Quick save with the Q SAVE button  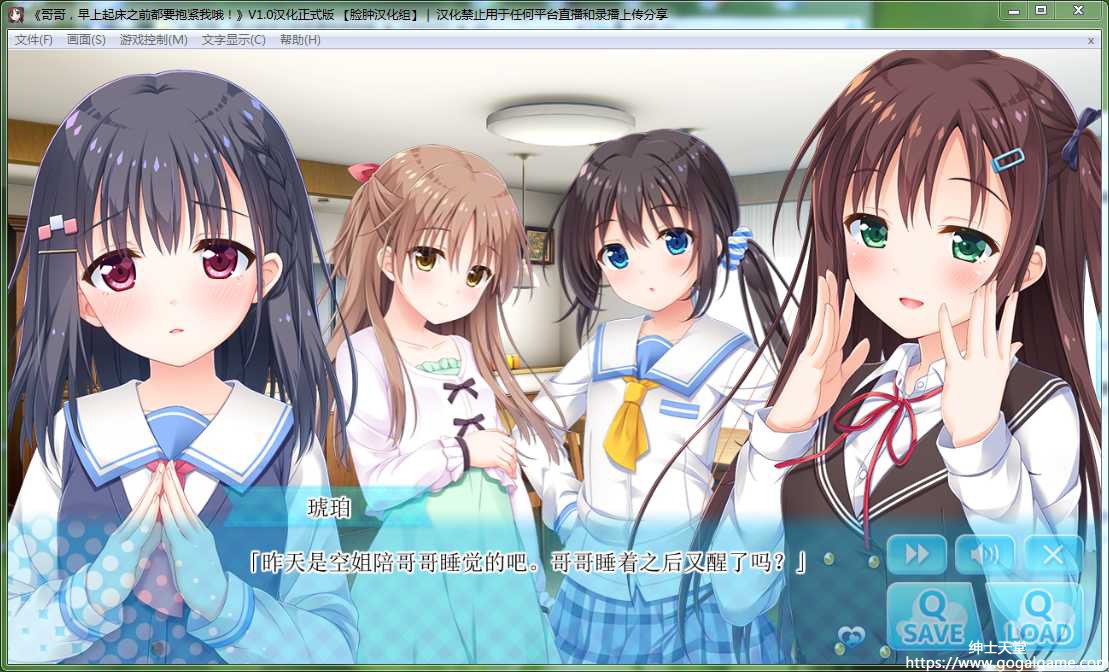(x=932, y=618)
